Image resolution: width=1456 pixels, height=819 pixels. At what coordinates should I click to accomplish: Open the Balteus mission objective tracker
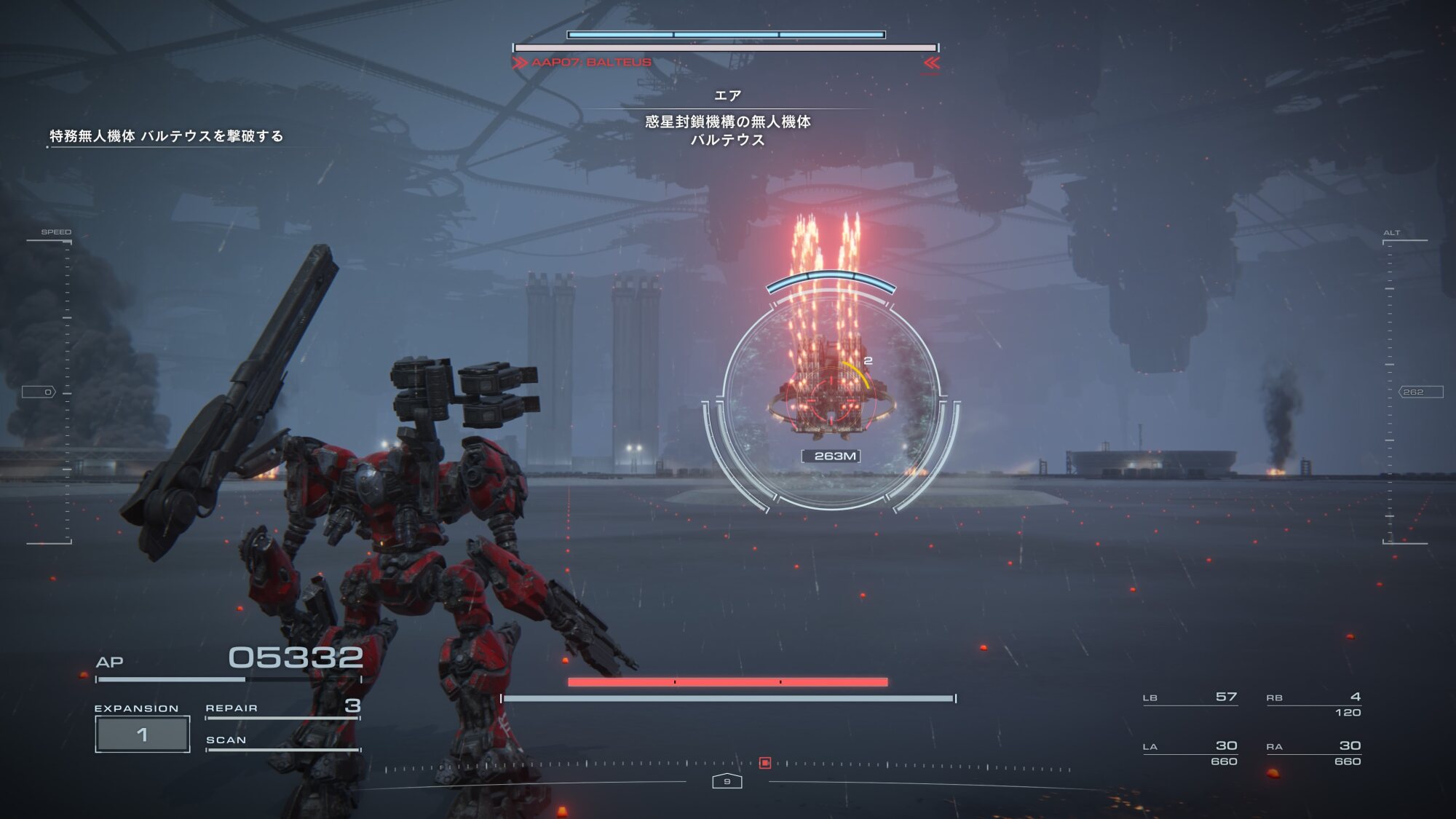tap(166, 136)
